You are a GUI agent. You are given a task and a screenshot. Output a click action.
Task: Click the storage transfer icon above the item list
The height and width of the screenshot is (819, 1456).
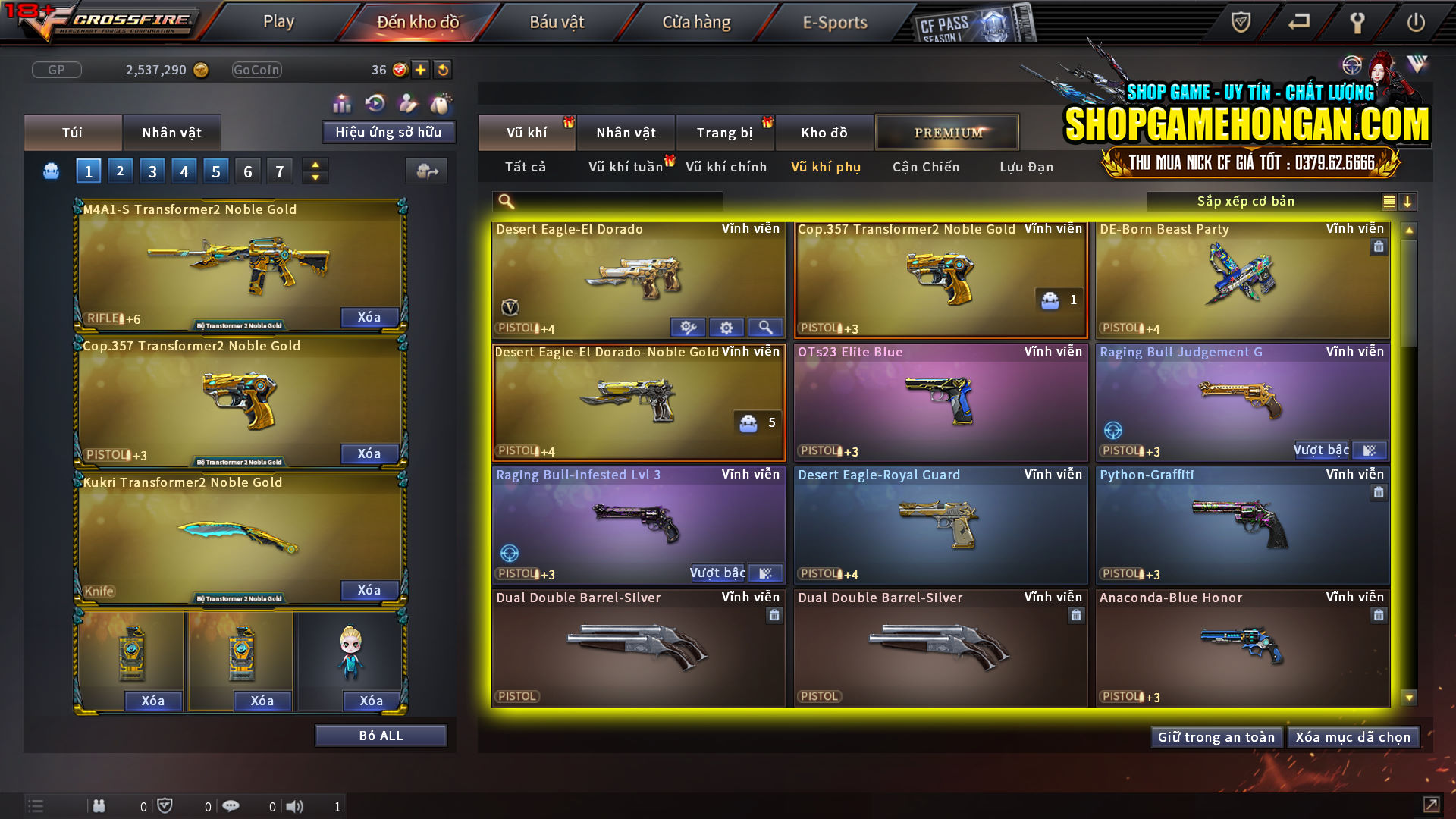click(x=426, y=171)
